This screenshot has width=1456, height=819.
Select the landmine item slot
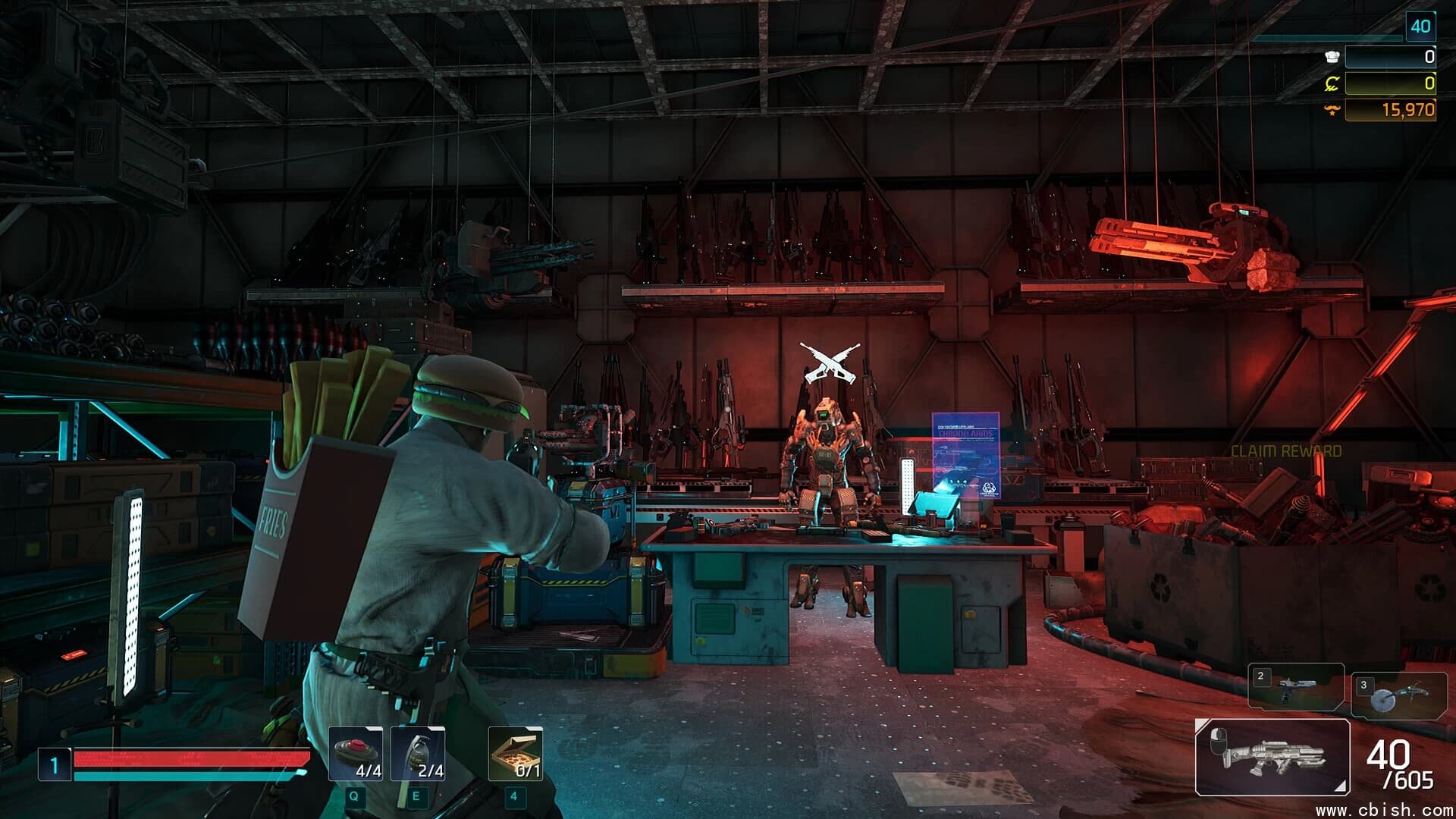coord(356,753)
